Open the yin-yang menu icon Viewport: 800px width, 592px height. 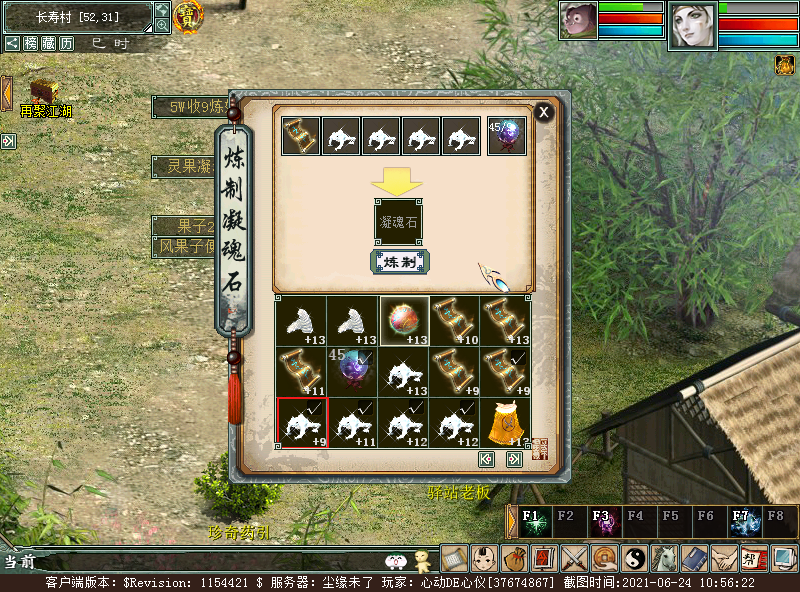point(634,557)
